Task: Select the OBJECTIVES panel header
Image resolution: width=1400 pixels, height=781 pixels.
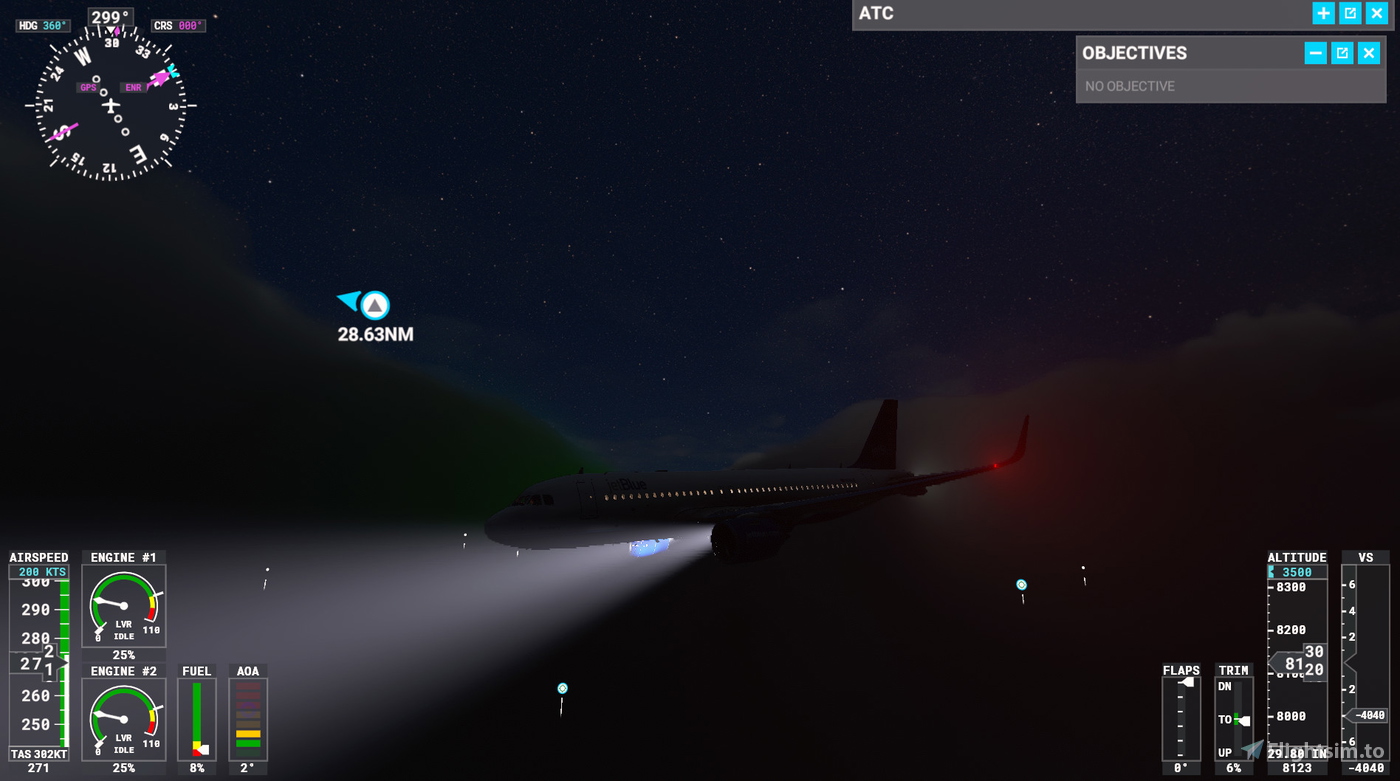Action: click(1136, 53)
